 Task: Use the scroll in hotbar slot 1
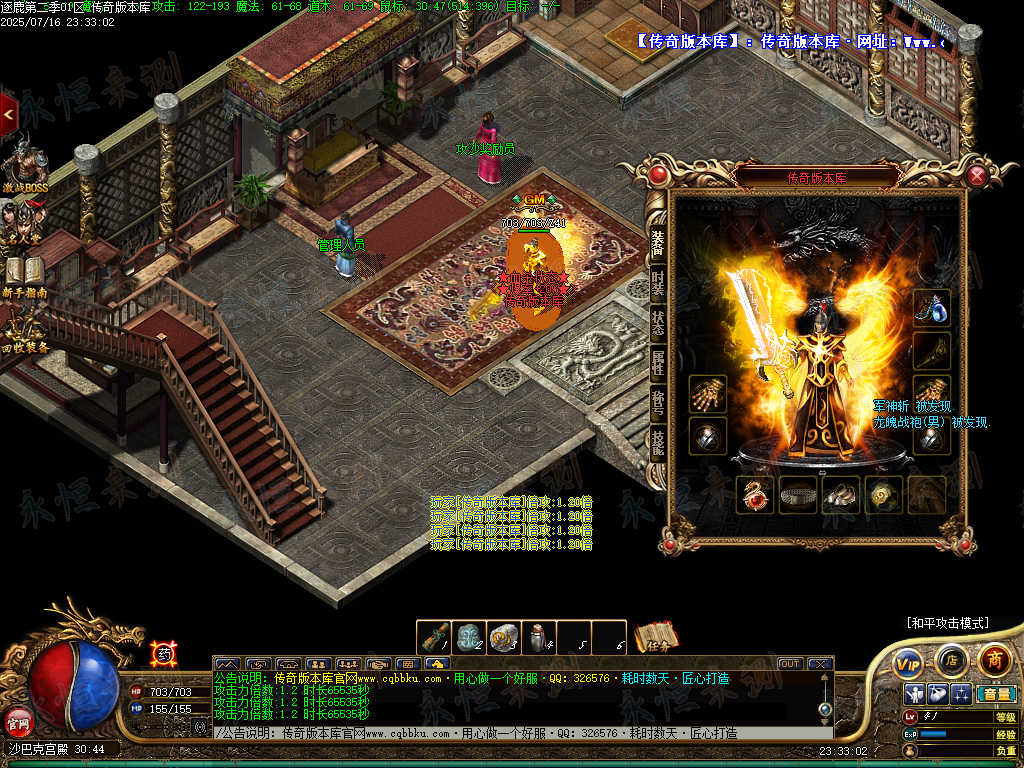click(435, 637)
